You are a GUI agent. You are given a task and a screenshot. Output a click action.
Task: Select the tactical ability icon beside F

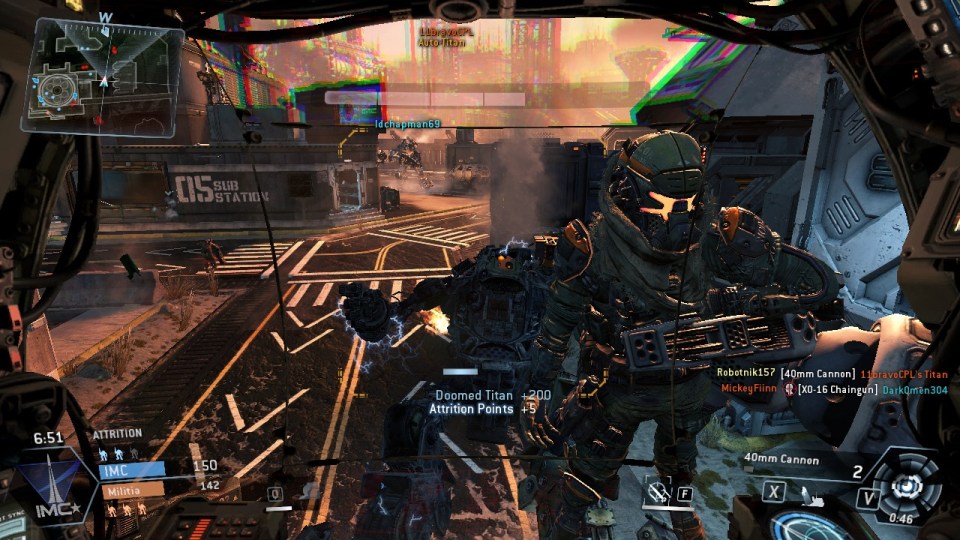pos(659,491)
